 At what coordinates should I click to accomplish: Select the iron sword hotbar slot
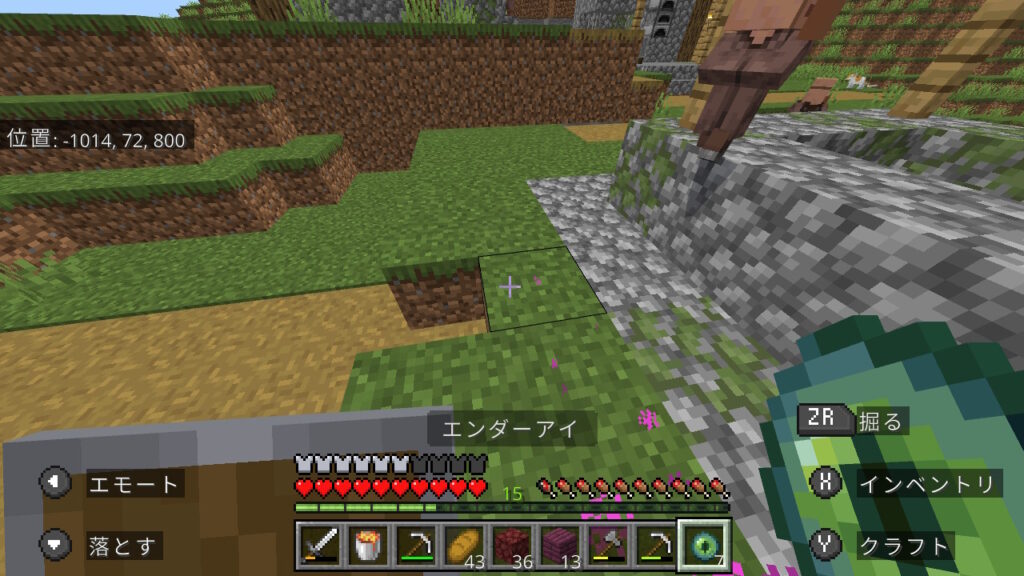coord(317,545)
